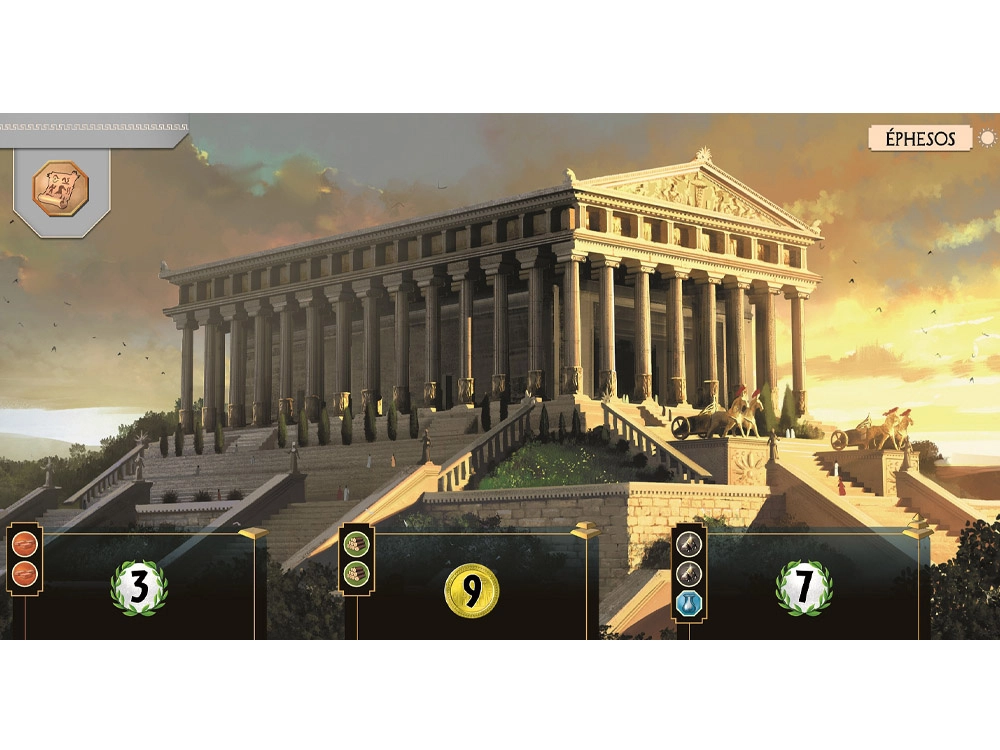Viewport: 1000px width, 750px height.
Task: Select the two wood cost icons
Action: tap(356, 559)
